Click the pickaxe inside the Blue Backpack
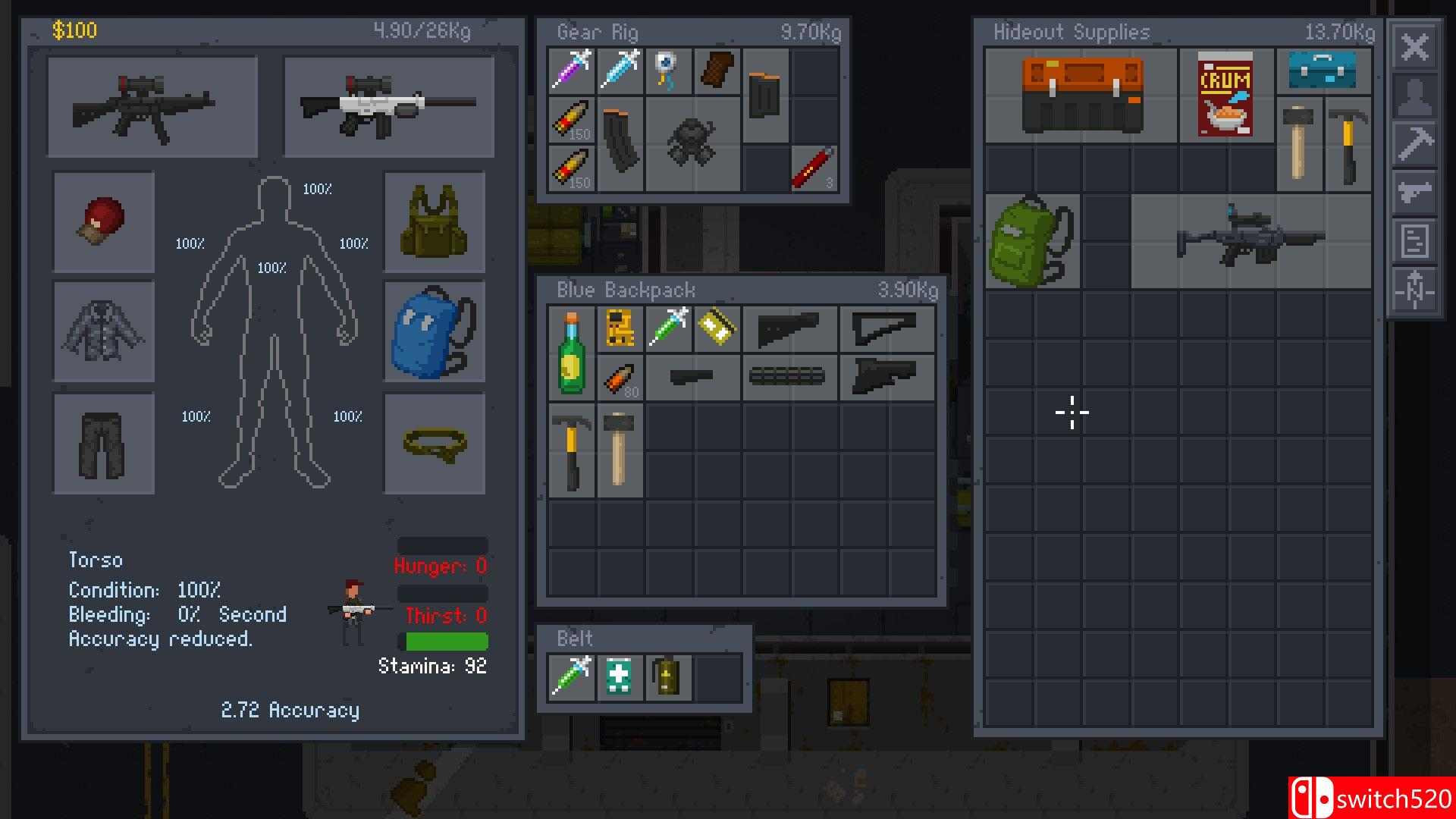Image resolution: width=1456 pixels, height=819 pixels. [x=571, y=449]
